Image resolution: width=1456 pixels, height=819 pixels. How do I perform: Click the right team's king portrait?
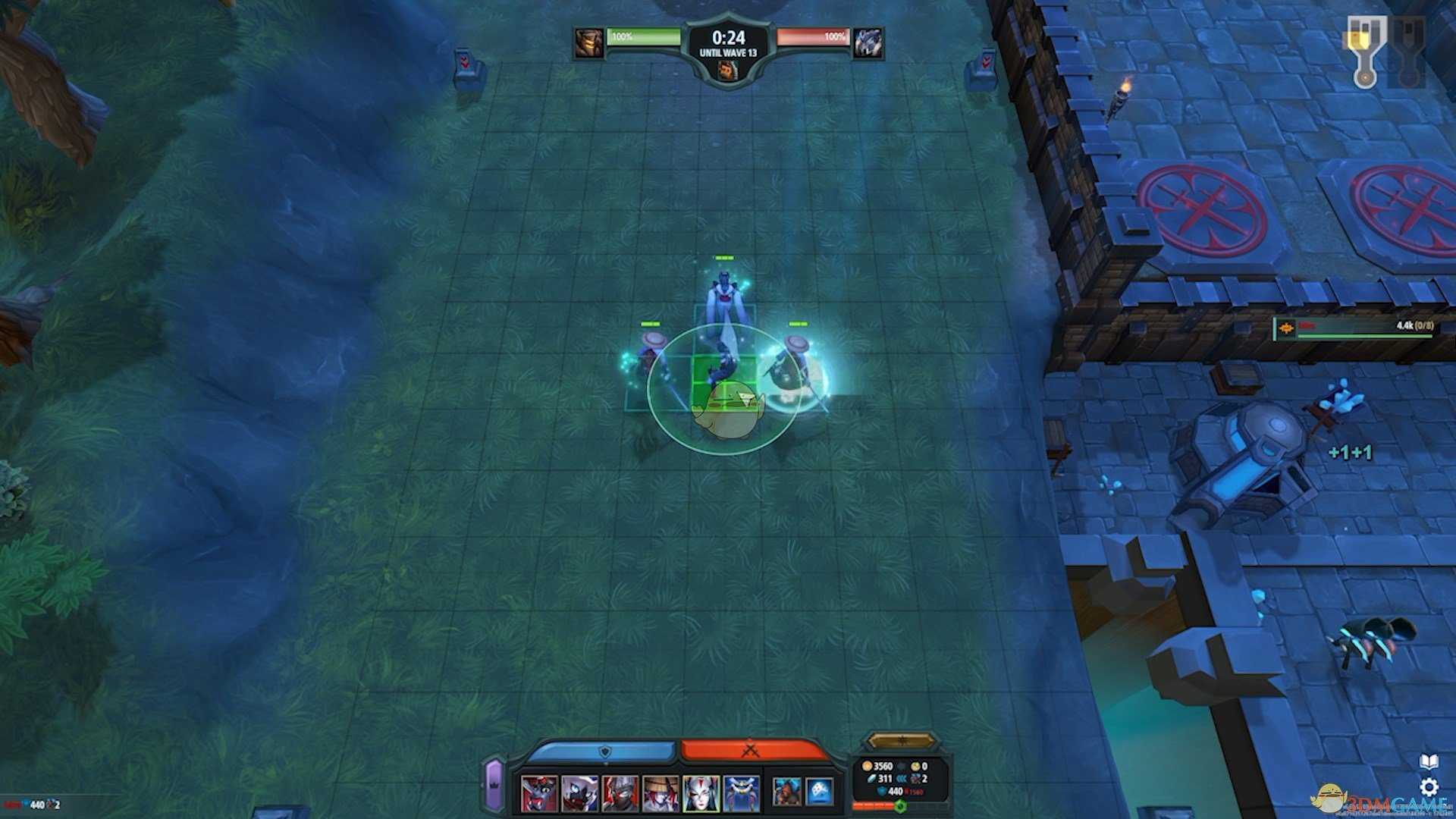click(x=868, y=43)
